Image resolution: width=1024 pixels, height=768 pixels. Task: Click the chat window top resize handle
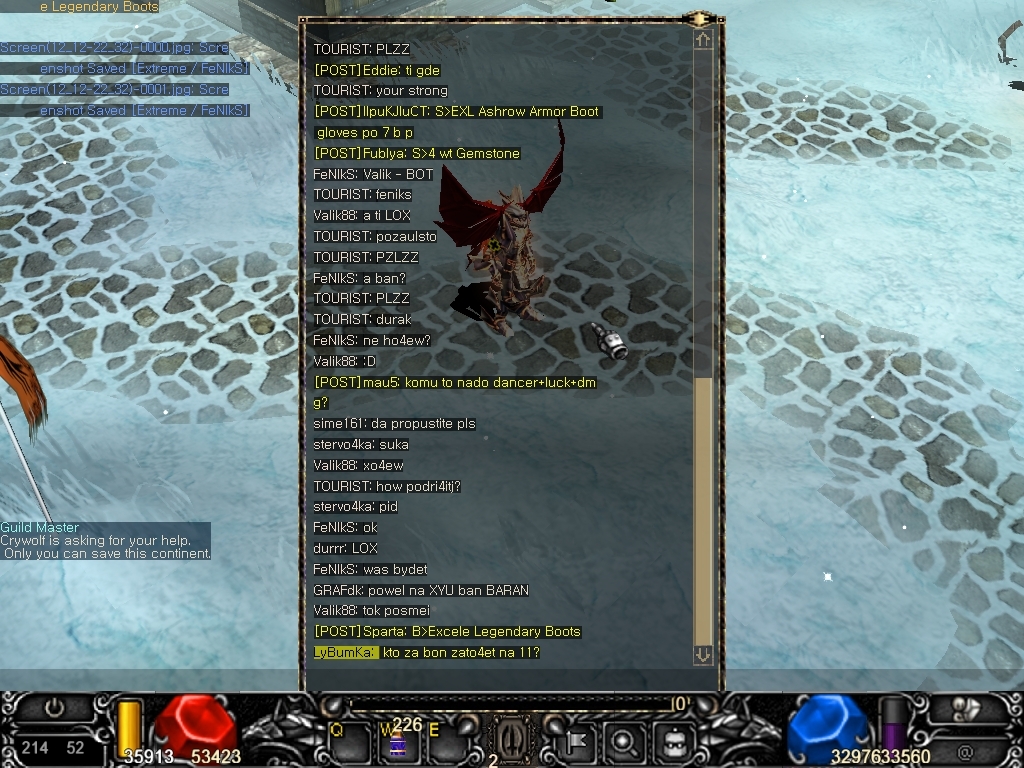699,18
